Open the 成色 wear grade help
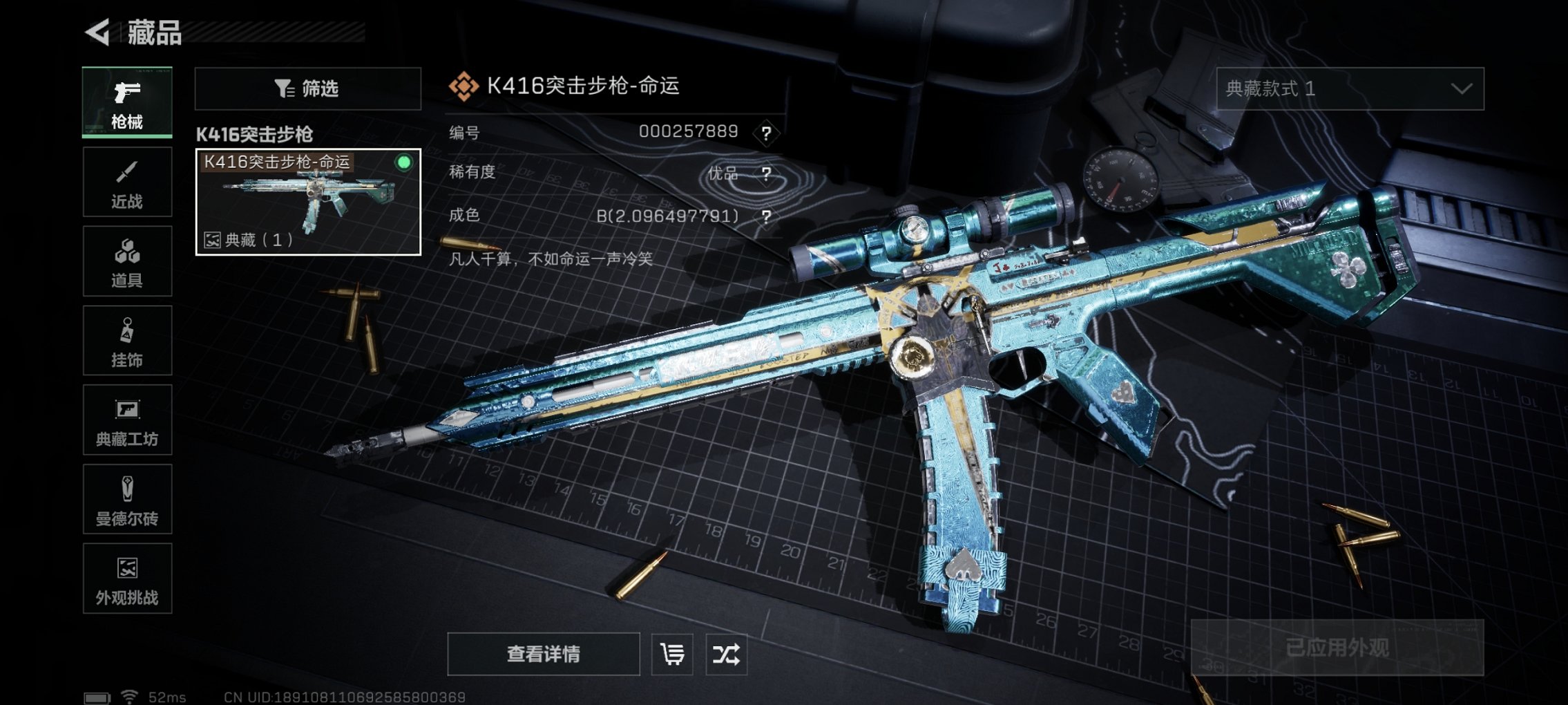Image resolution: width=1568 pixels, height=705 pixels. (766, 216)
